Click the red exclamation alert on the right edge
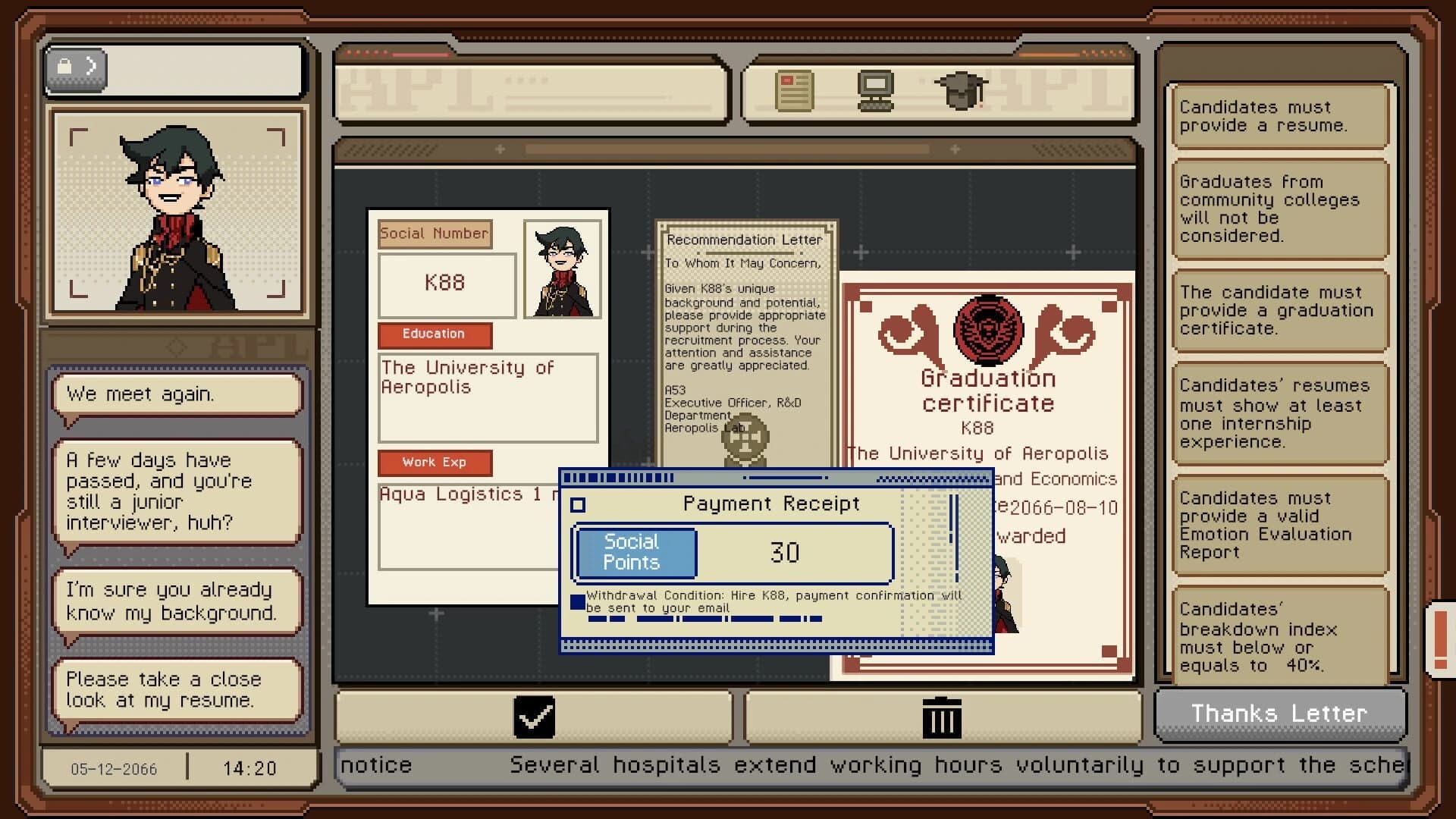 pyautogui.click(x=1439, y=638)
